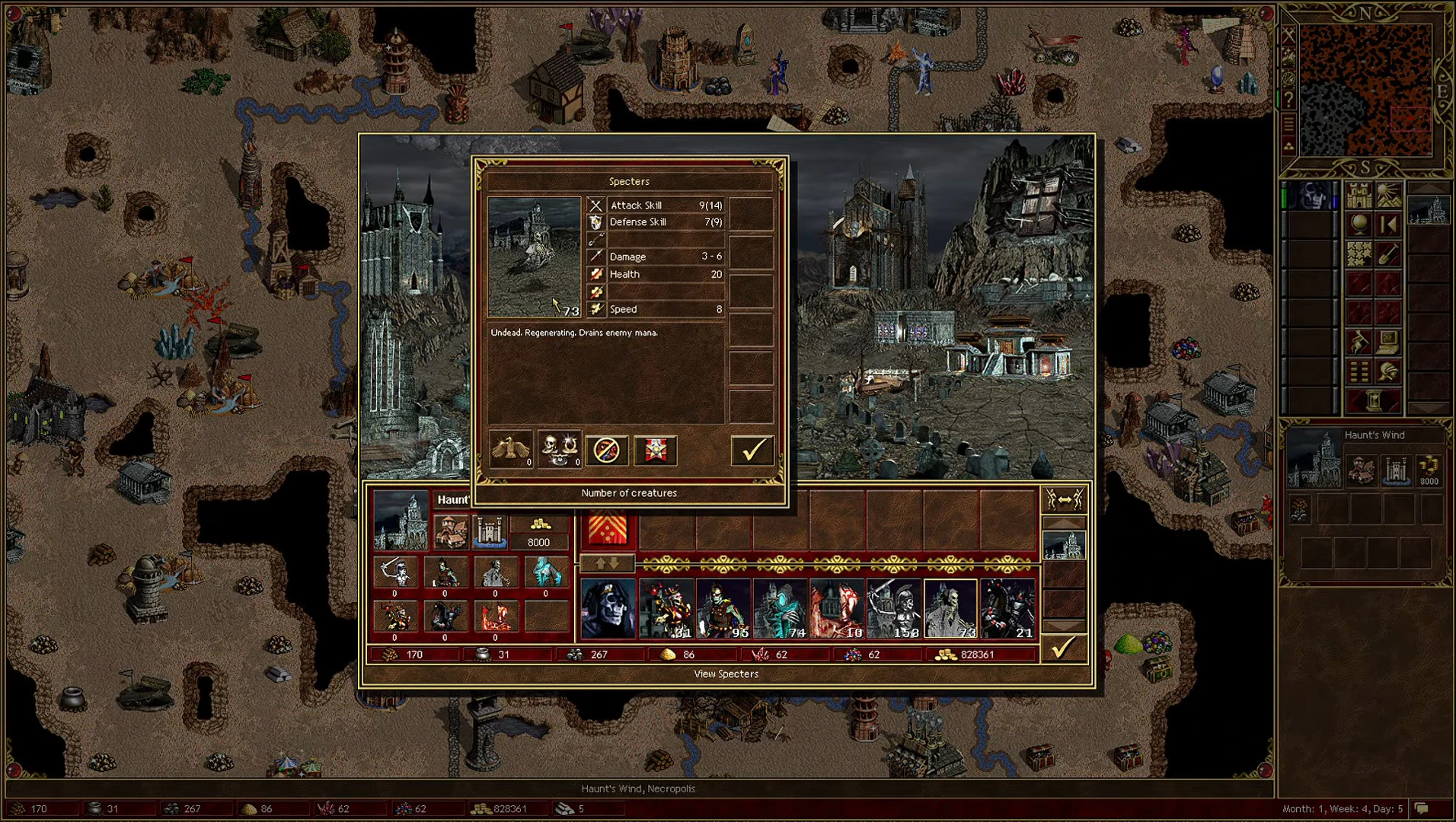
Task: Toggle the split stack button with crossed swords
Action: [x=1064, y=499]
